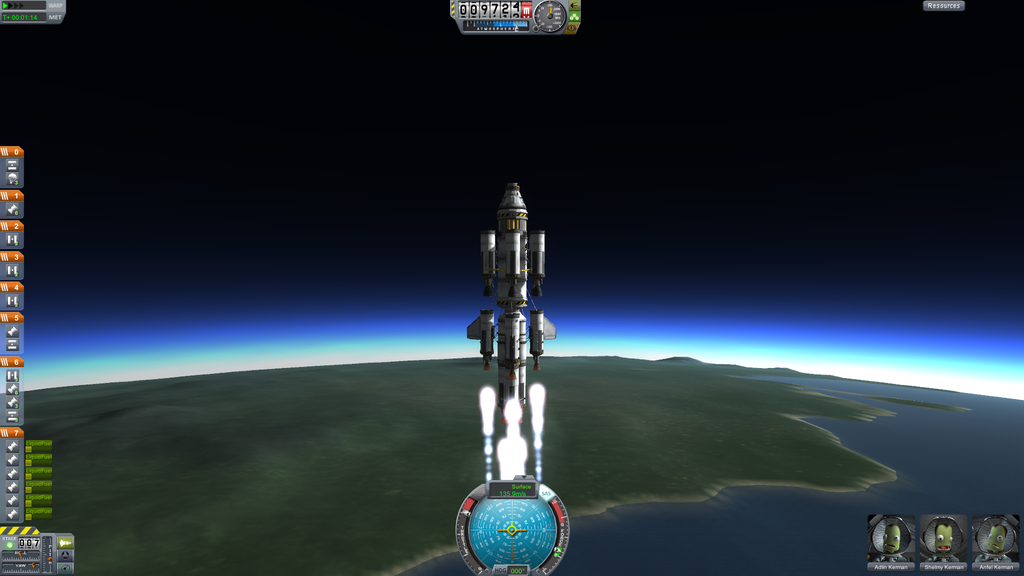Select Adlin Kerman's crew portrait

pos(891,538)
